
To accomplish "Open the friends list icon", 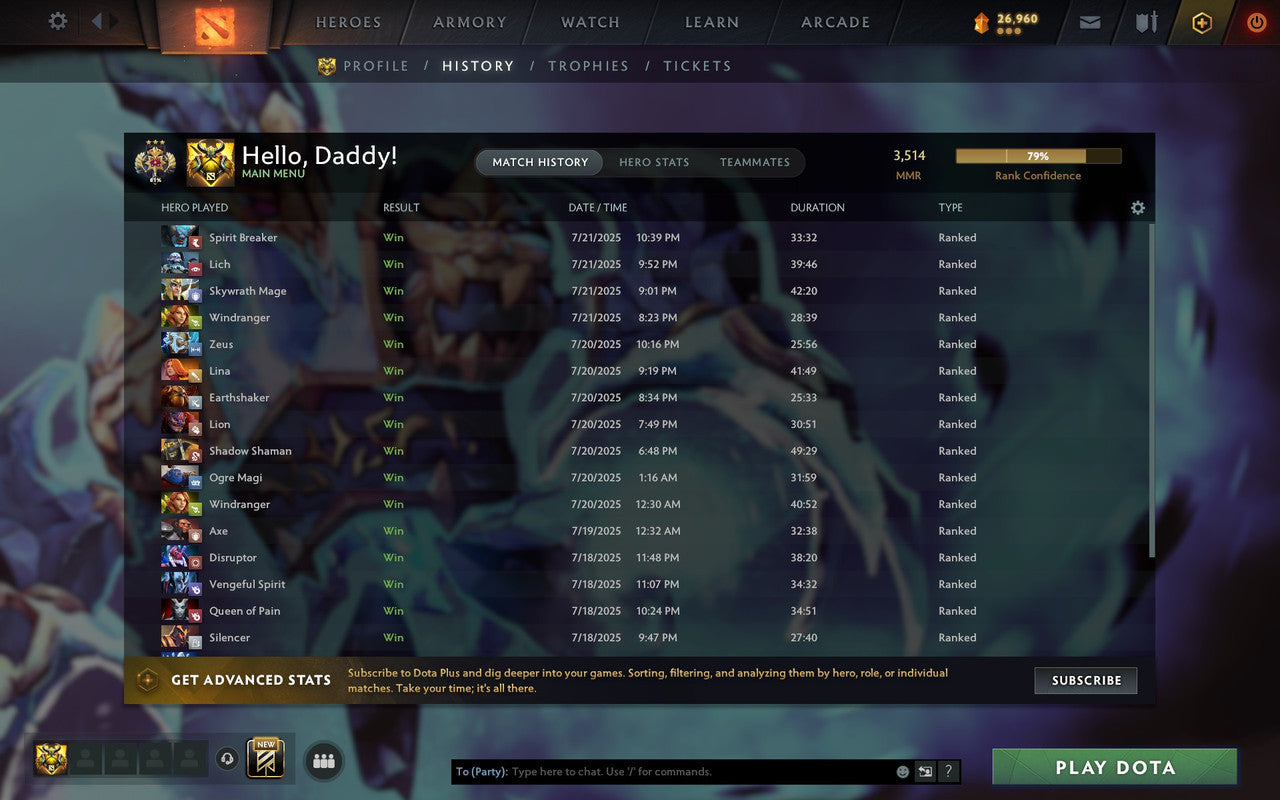I will pos(323,760).
